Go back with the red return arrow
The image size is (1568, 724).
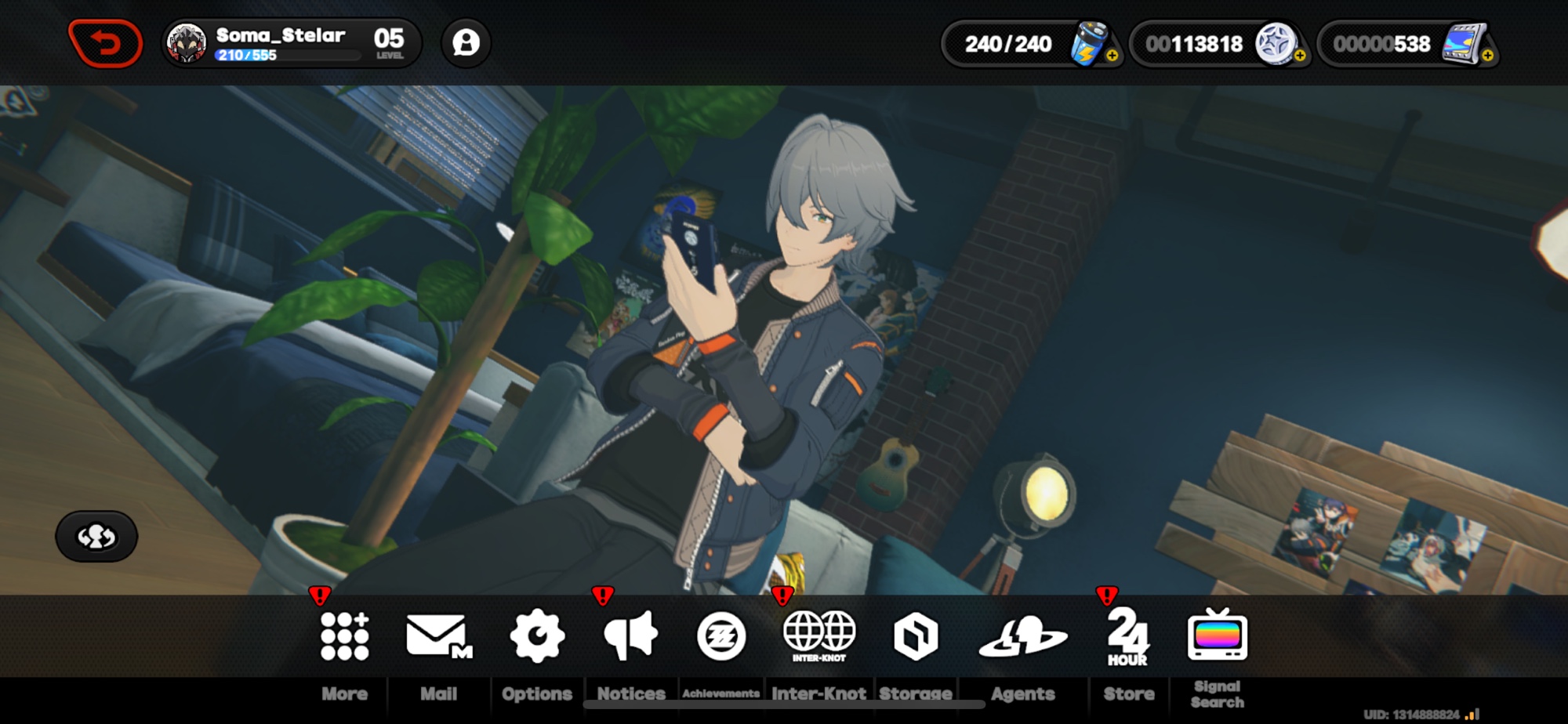click(x=106, y=43)
